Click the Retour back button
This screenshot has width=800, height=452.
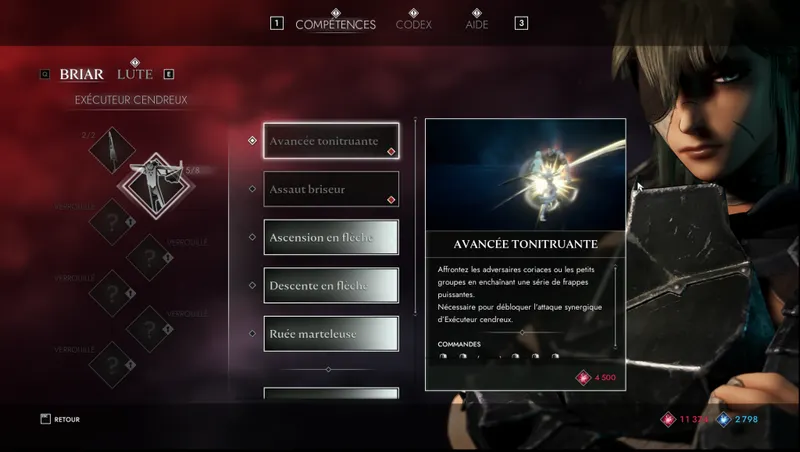60,419
